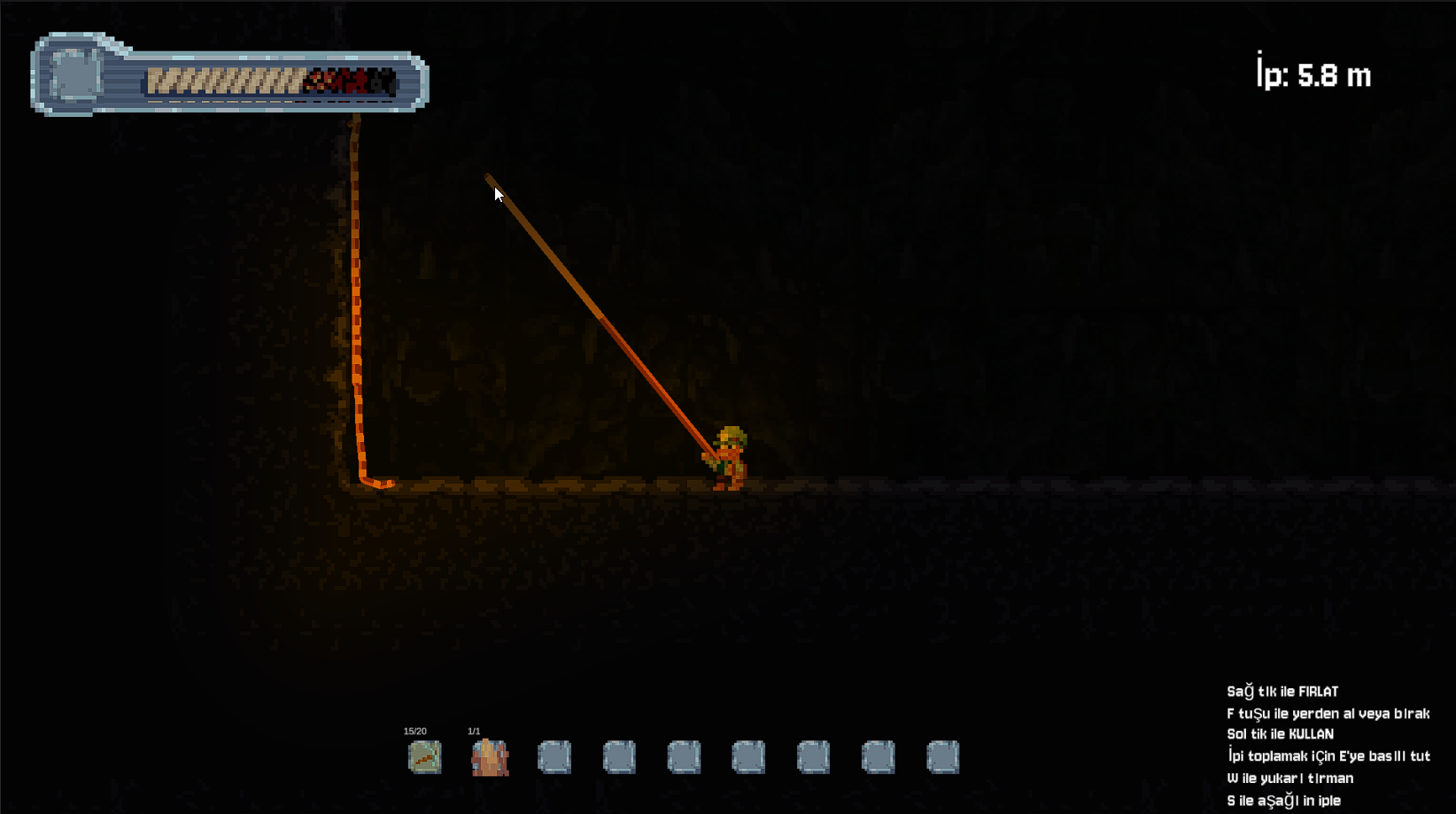This screenshot has width=1456, height=814.
Task: Select the rope item slot showing 15/20
Action: pyautogui.click(x=424, y=757)
